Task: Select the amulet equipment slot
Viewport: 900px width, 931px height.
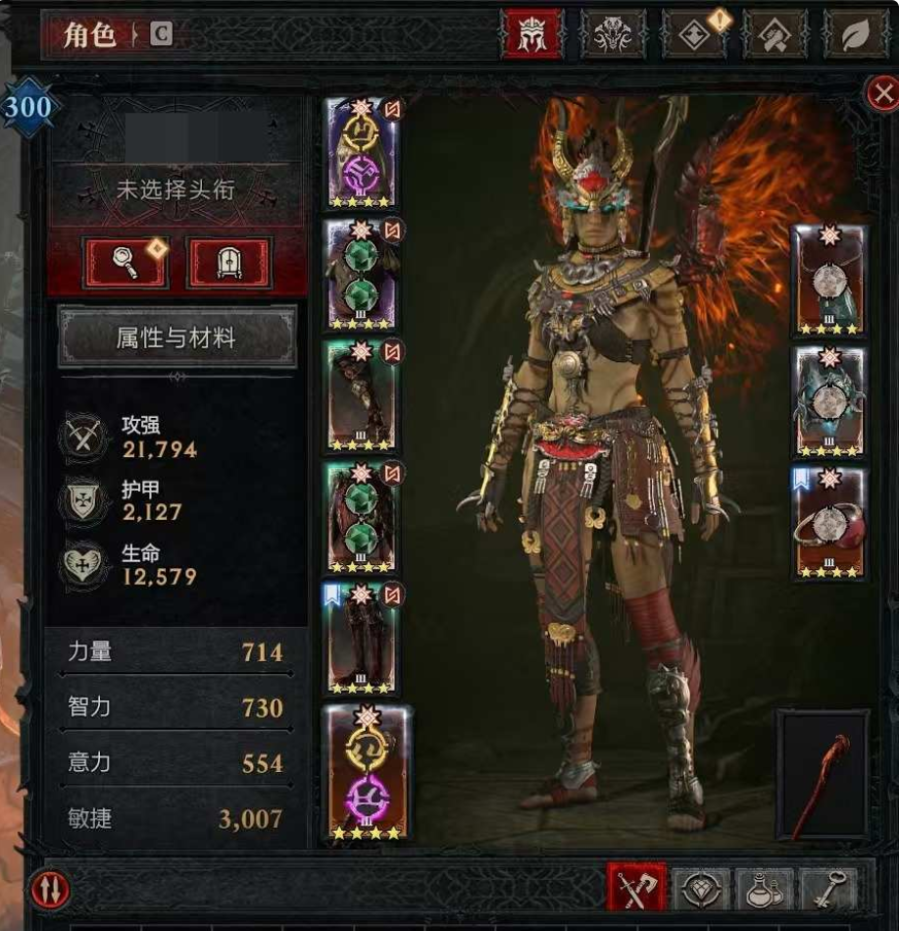Action: coord(829,281)
